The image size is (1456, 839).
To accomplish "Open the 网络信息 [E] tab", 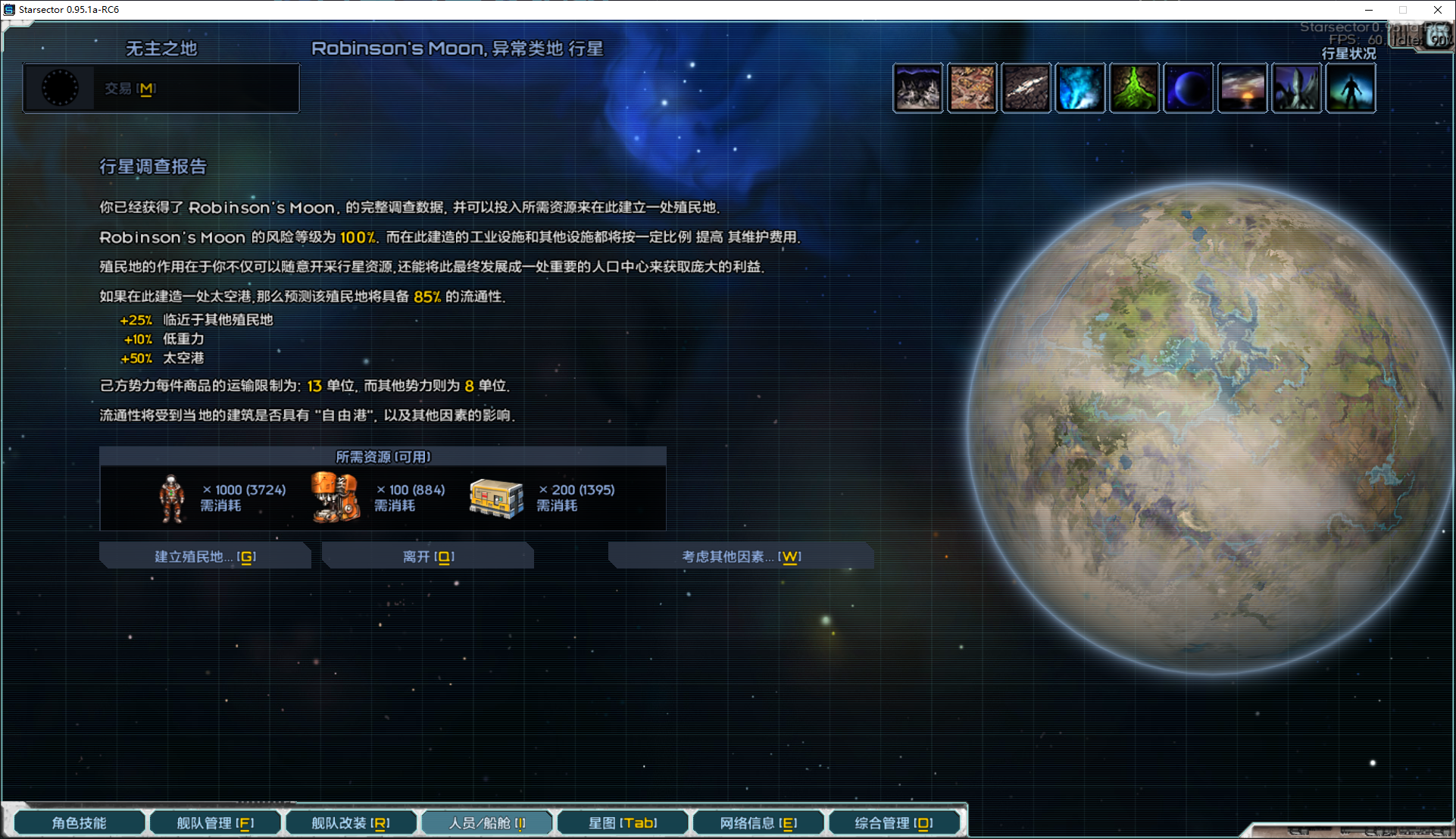I will click(x=758, y=822).
